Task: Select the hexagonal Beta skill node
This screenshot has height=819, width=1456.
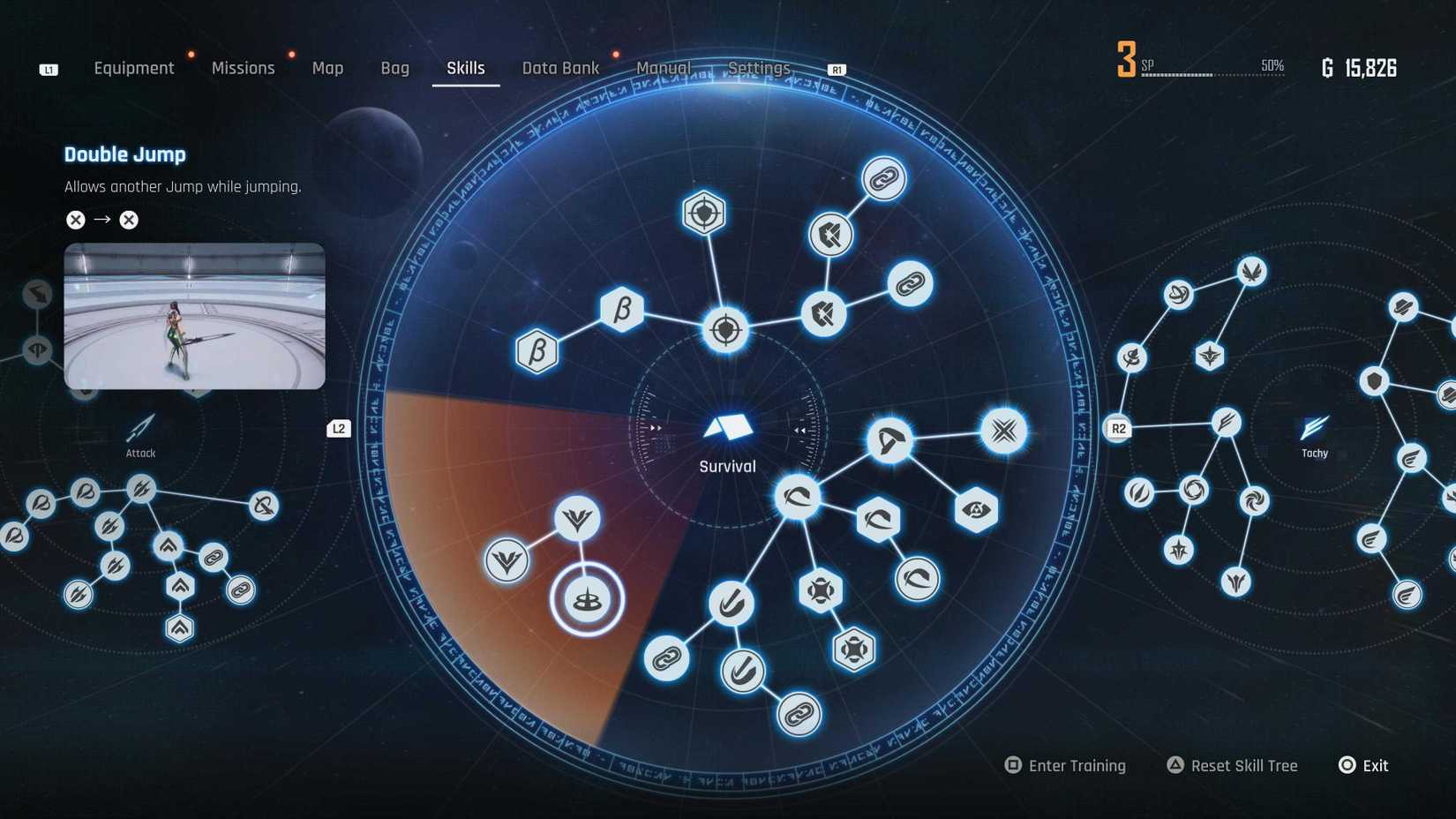Action: click(x=621, y=308)
